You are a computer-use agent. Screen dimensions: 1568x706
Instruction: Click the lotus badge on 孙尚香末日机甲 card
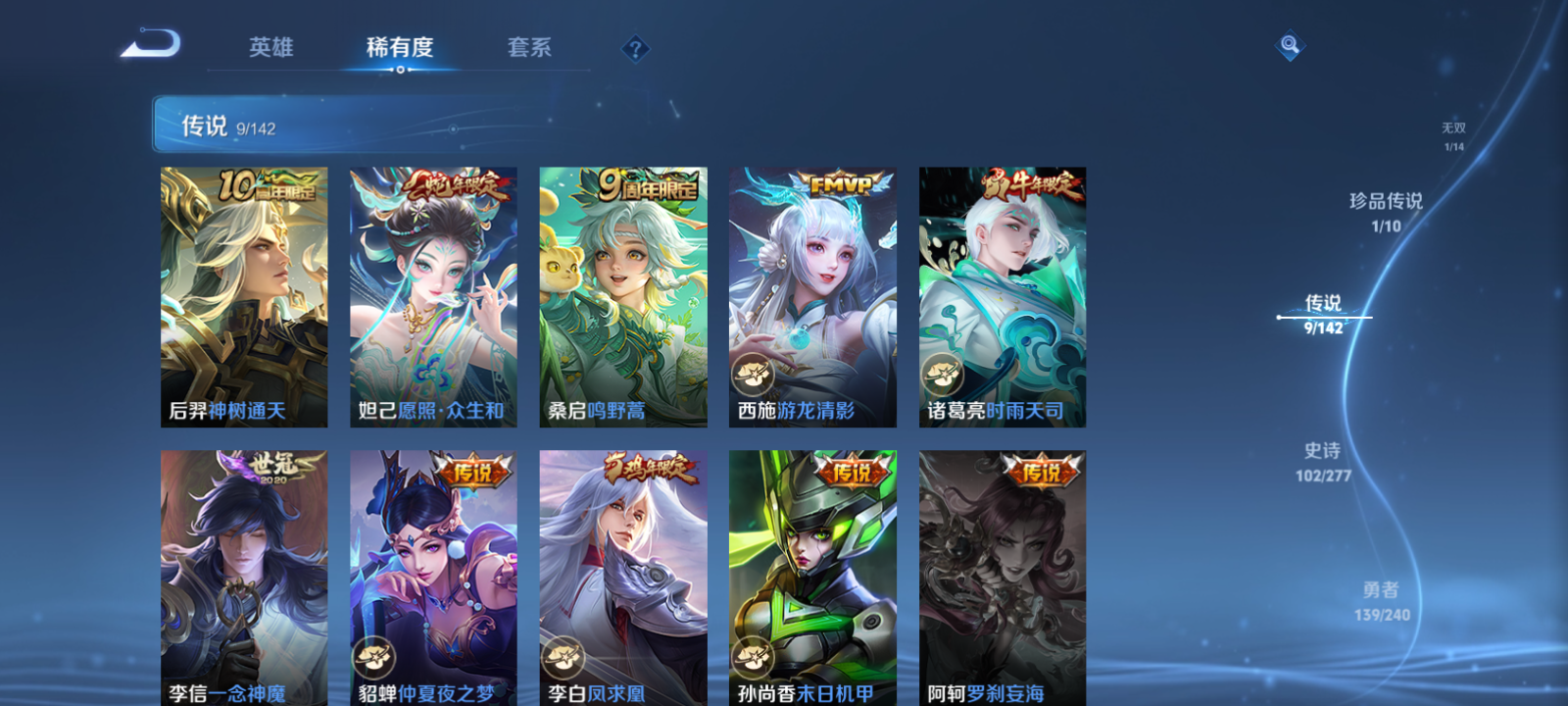pos(751,657)
